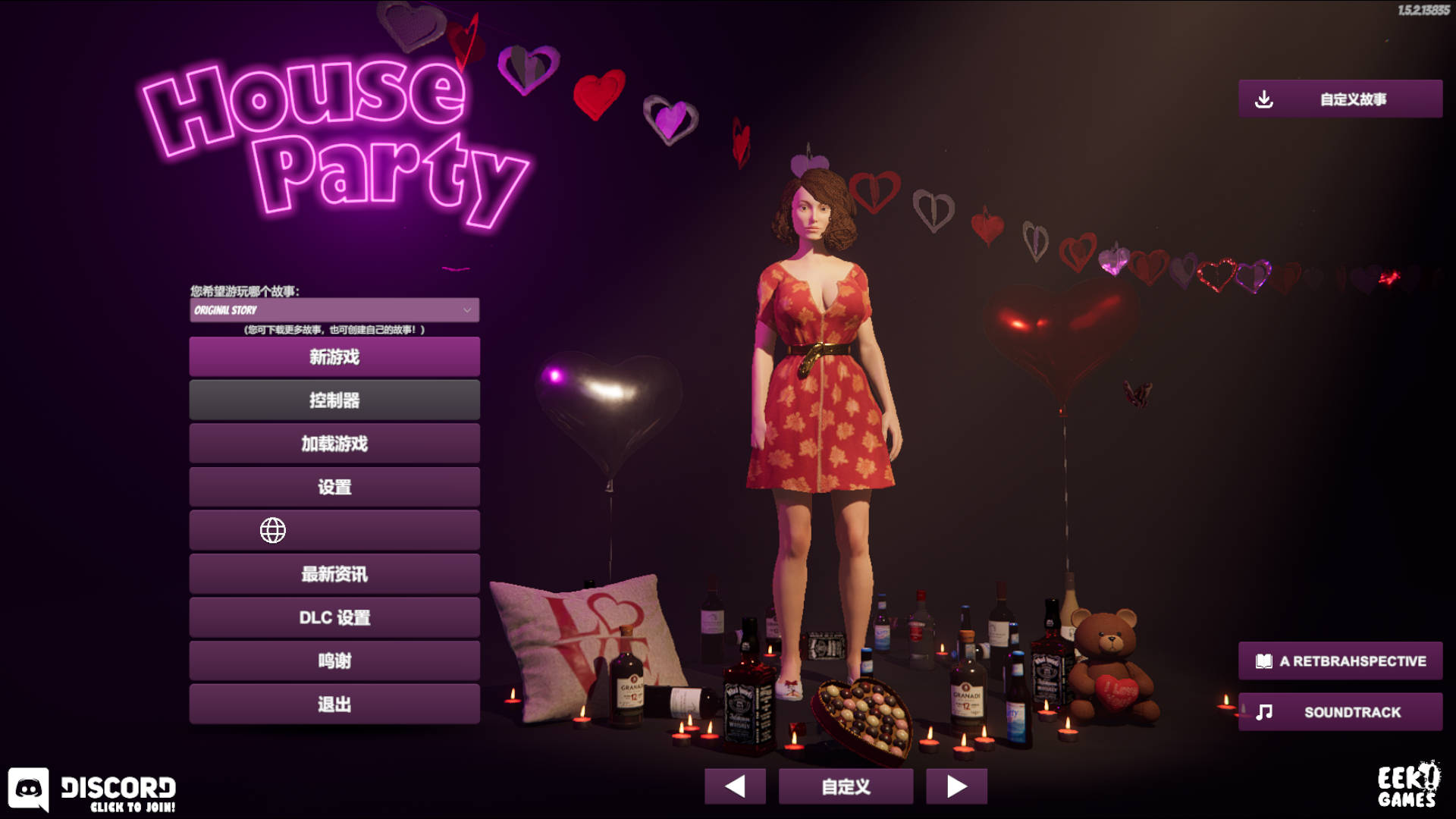Image resolution: width=1456 pixels, height=819 pixels.
Task: Show the 最新资讯 news page
Action: pos(334,574)
